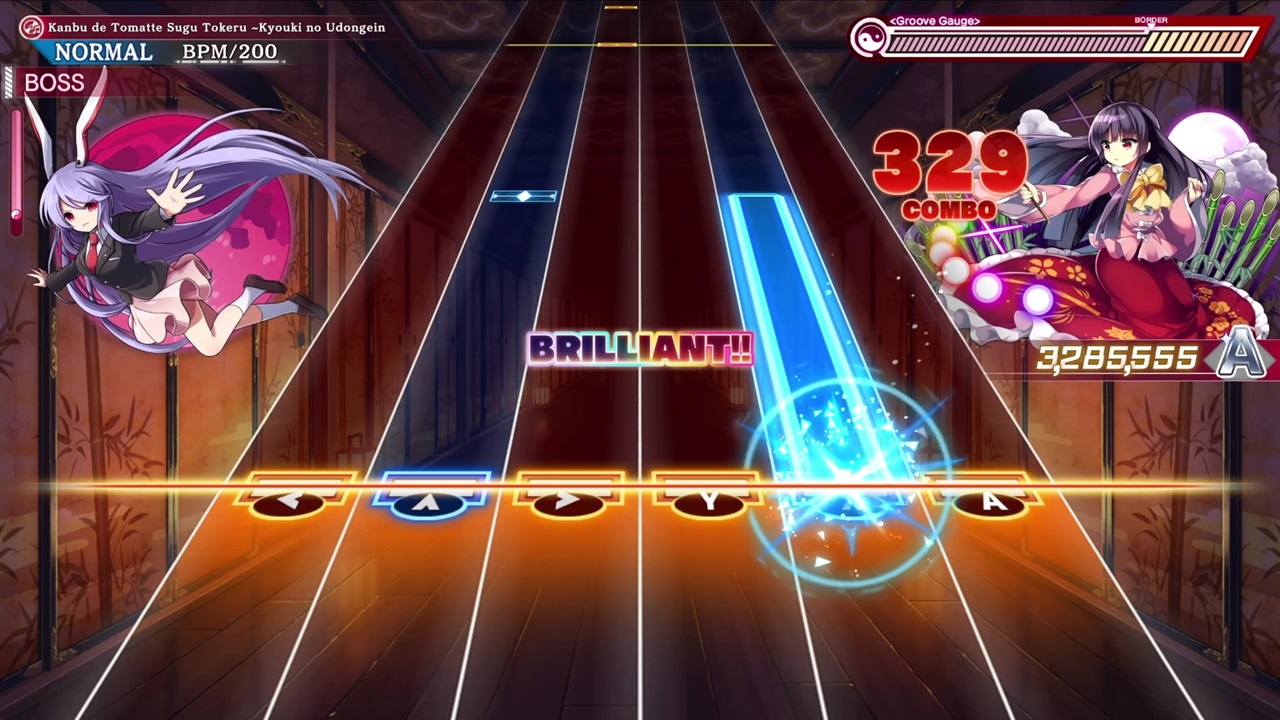This screenshot has width=1280, height=720.
Task: Enable the BORDER marker on the Groove Gauge
Action: pos(1151,20)
